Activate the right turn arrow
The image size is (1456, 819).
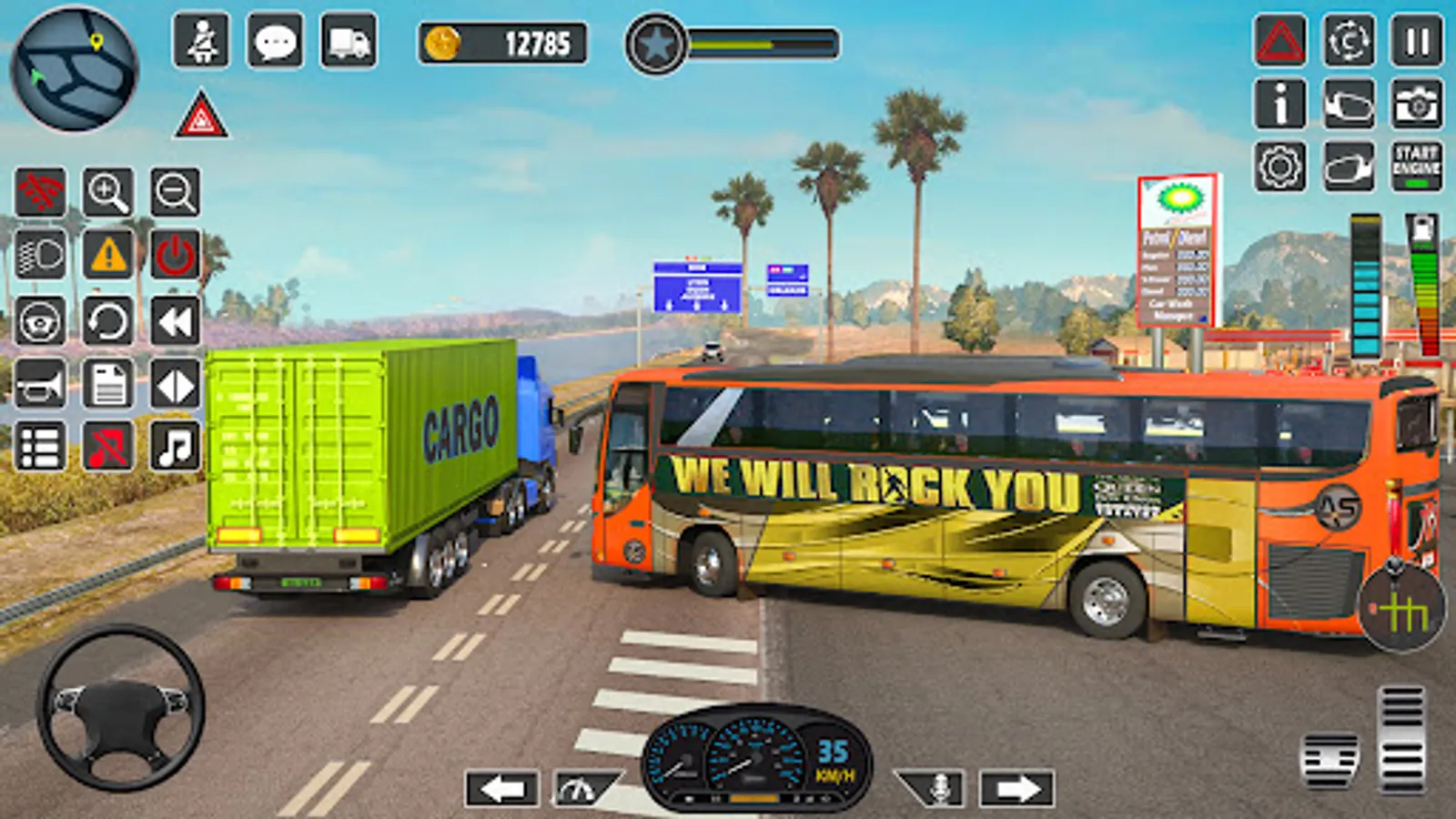pyautogui.click(x=1016, y=788)
